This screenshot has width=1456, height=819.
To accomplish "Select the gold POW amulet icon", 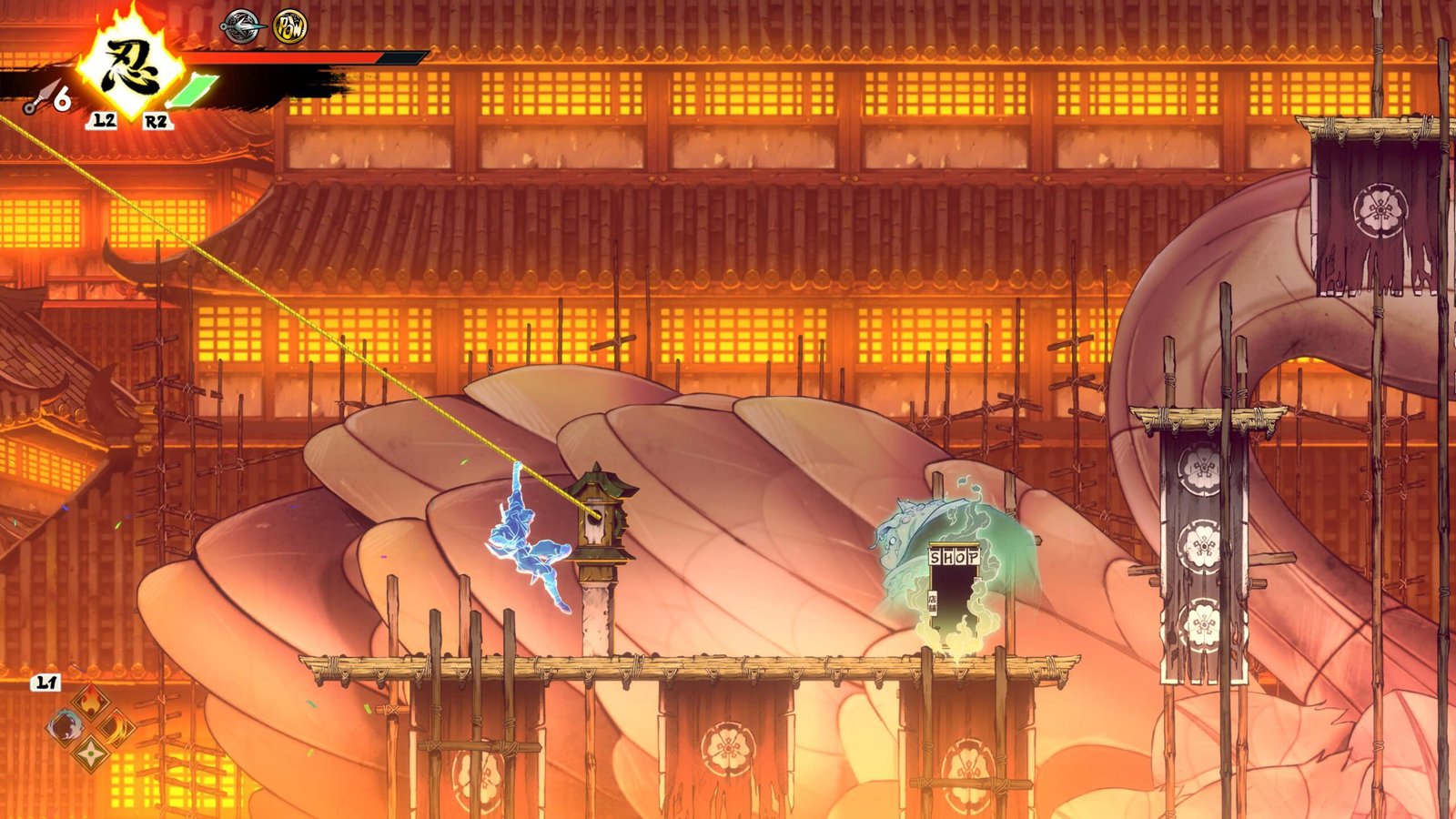I will click(x=290, y=26).
